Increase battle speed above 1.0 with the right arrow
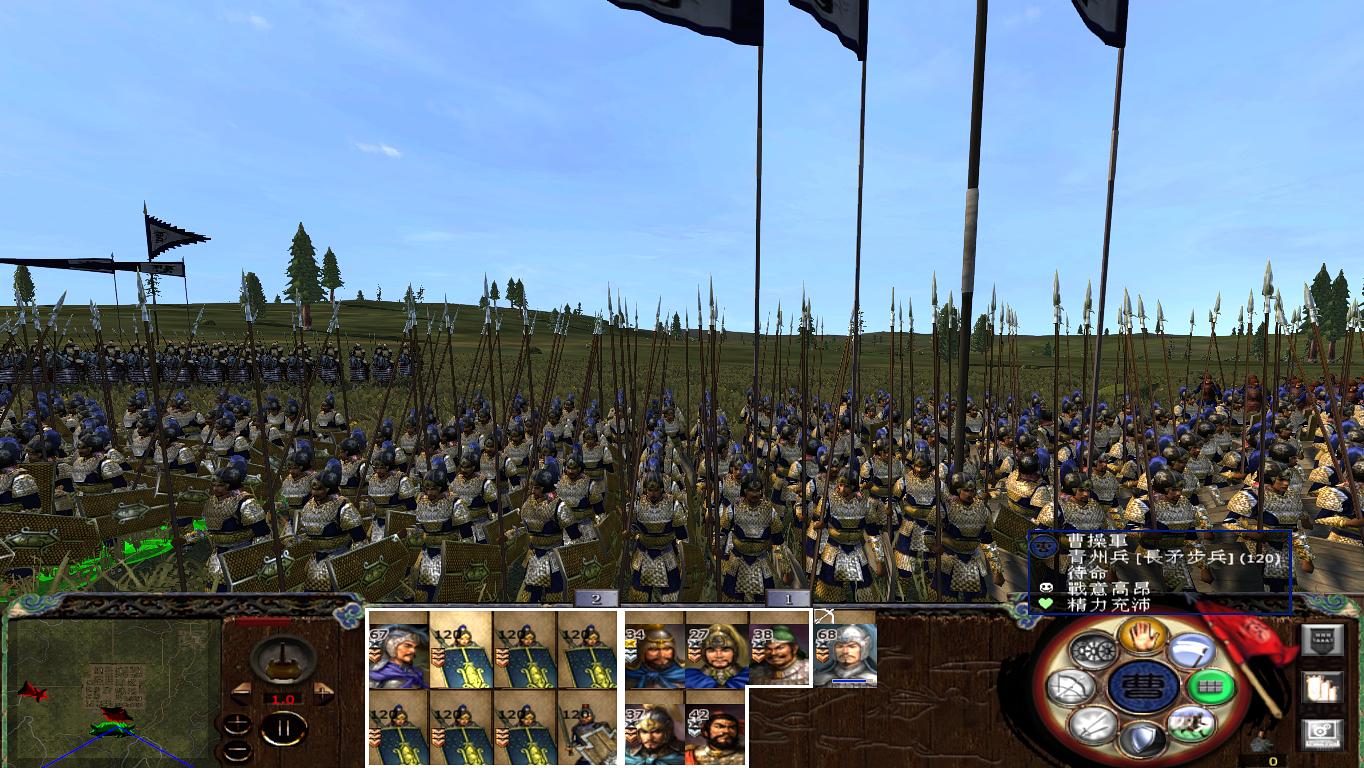Viewport: 1364px width, 768px height. click(321, 692)
